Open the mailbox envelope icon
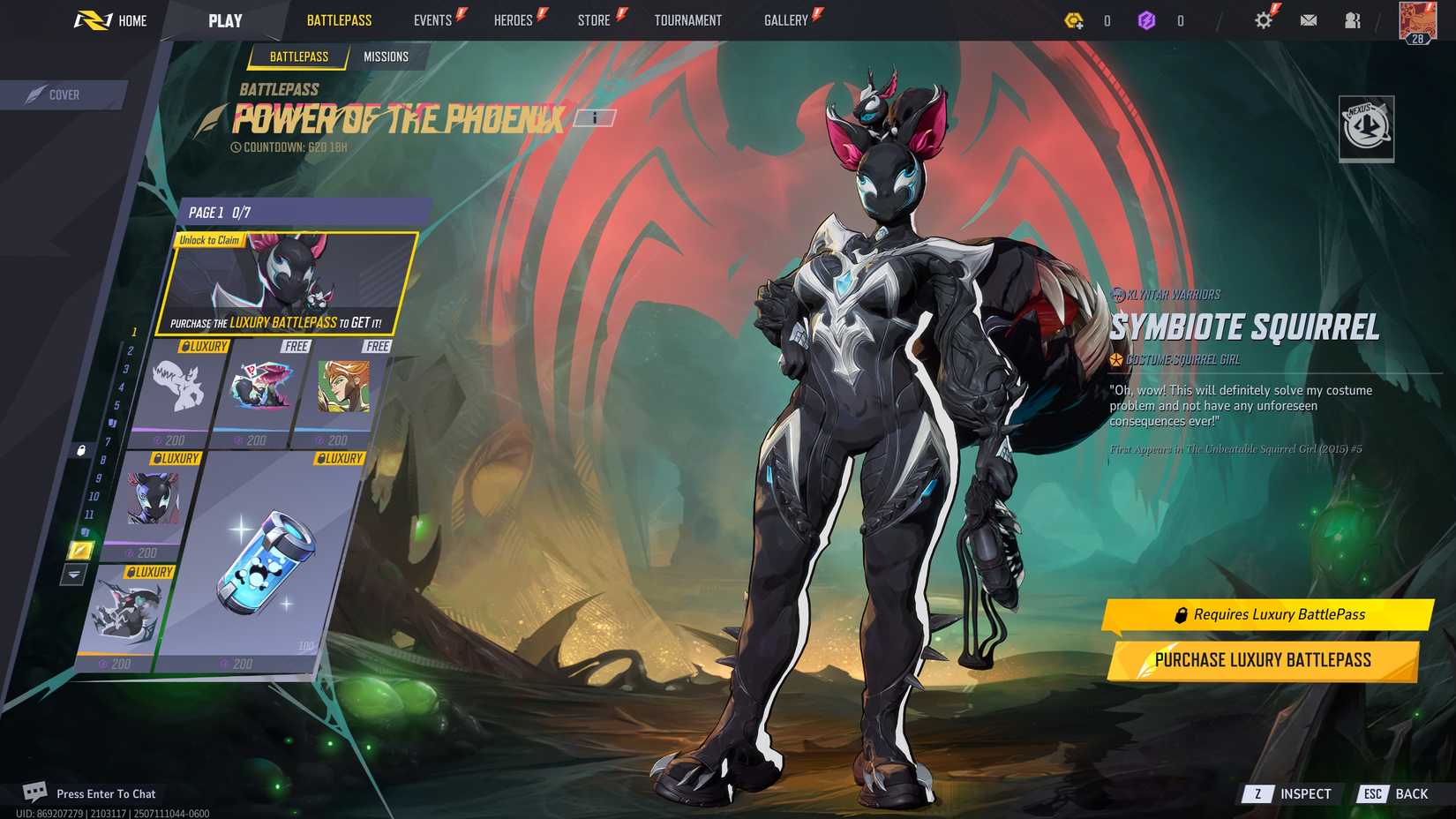The height and width of the screenshot is (819, 1456). point(1308,19)
